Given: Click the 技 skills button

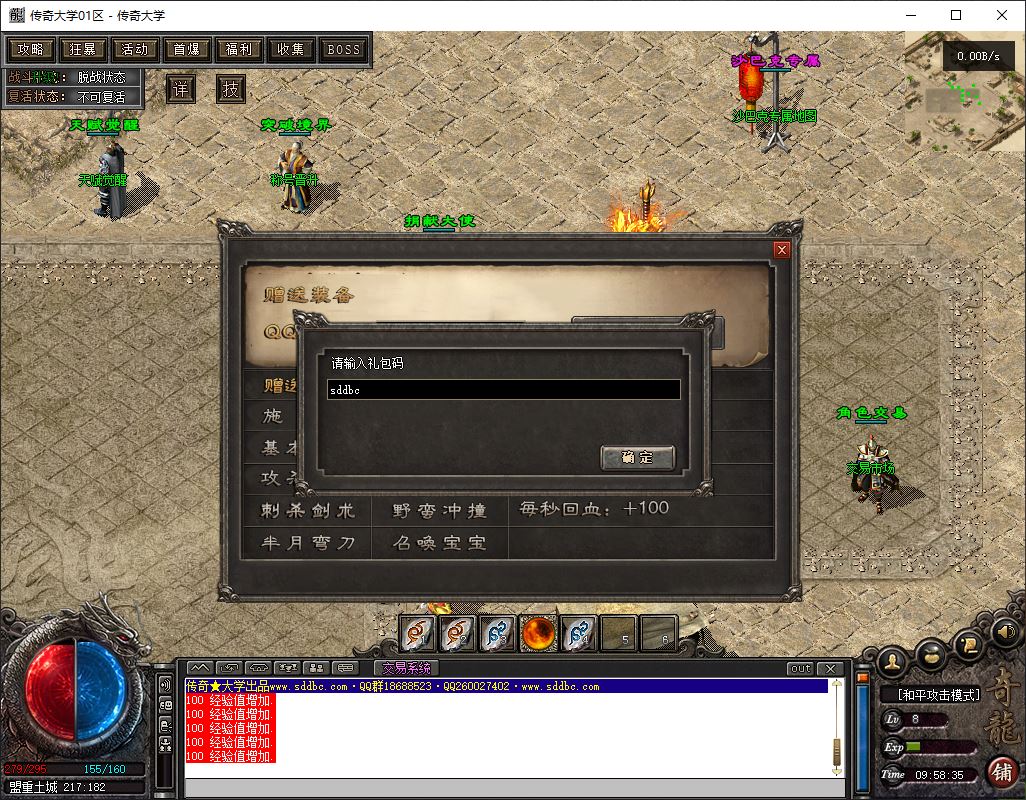Looking at the screenshot, I should tap(231, 88).
